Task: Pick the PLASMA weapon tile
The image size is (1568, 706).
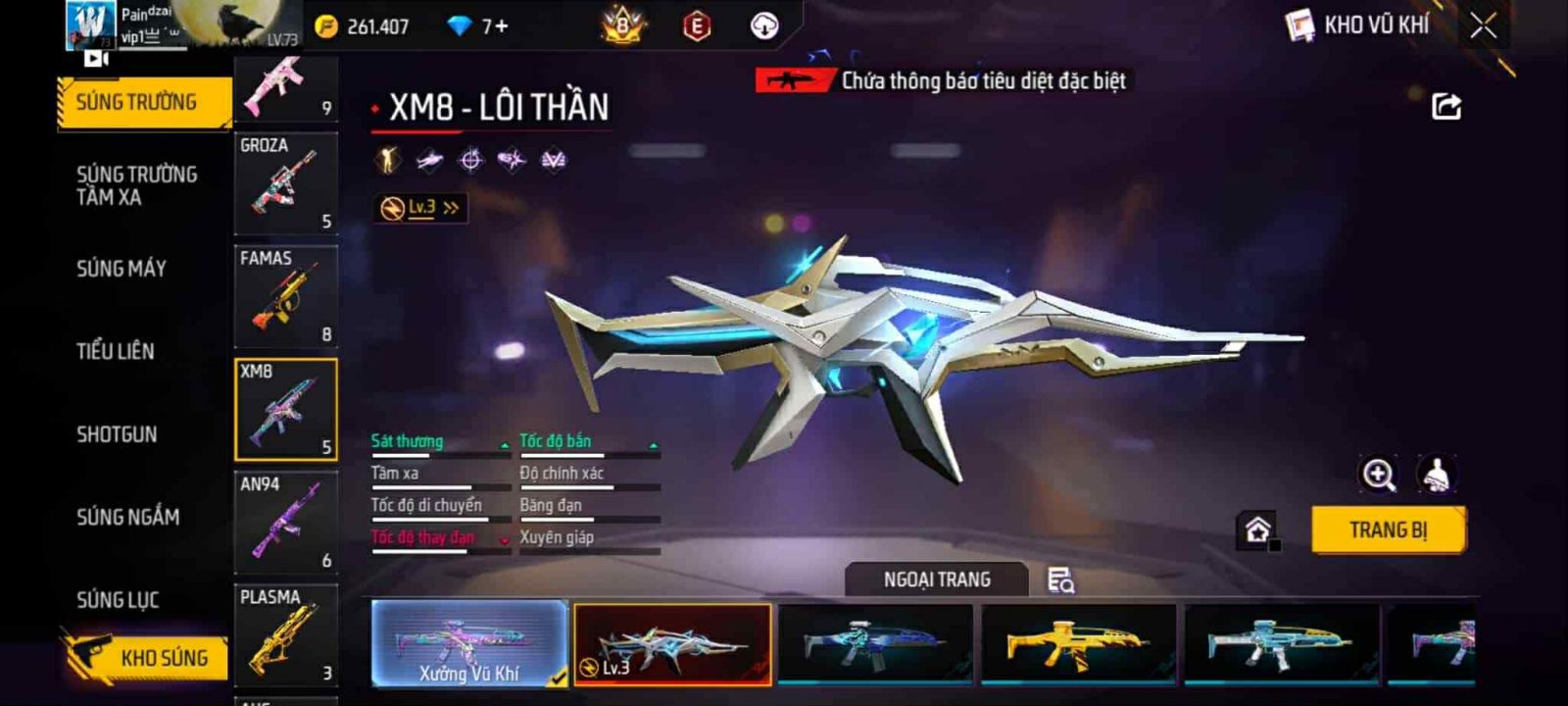Action: pyautogui.click(x=285, y=635)
